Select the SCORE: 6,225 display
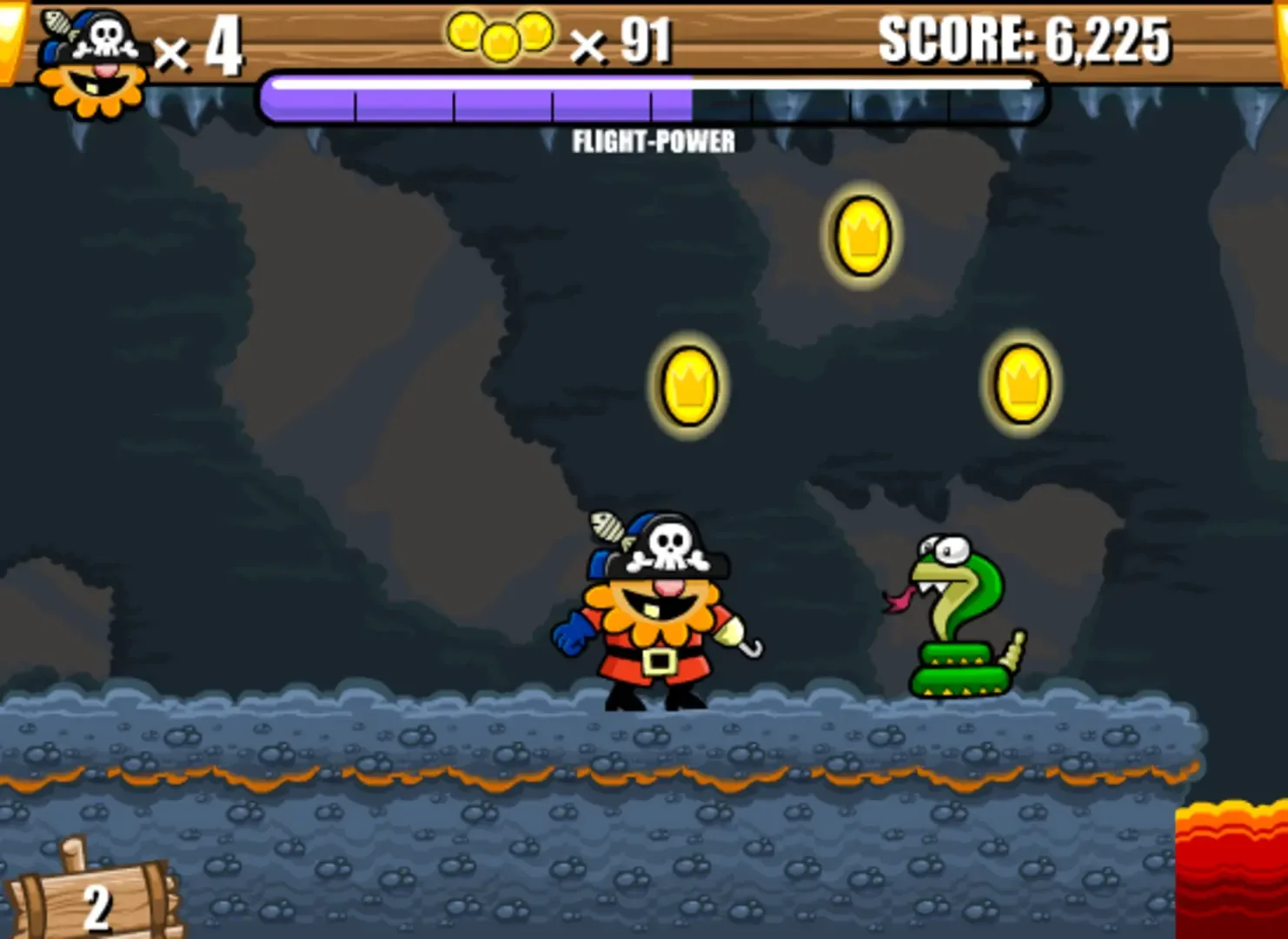 (x=1026, y=39)
